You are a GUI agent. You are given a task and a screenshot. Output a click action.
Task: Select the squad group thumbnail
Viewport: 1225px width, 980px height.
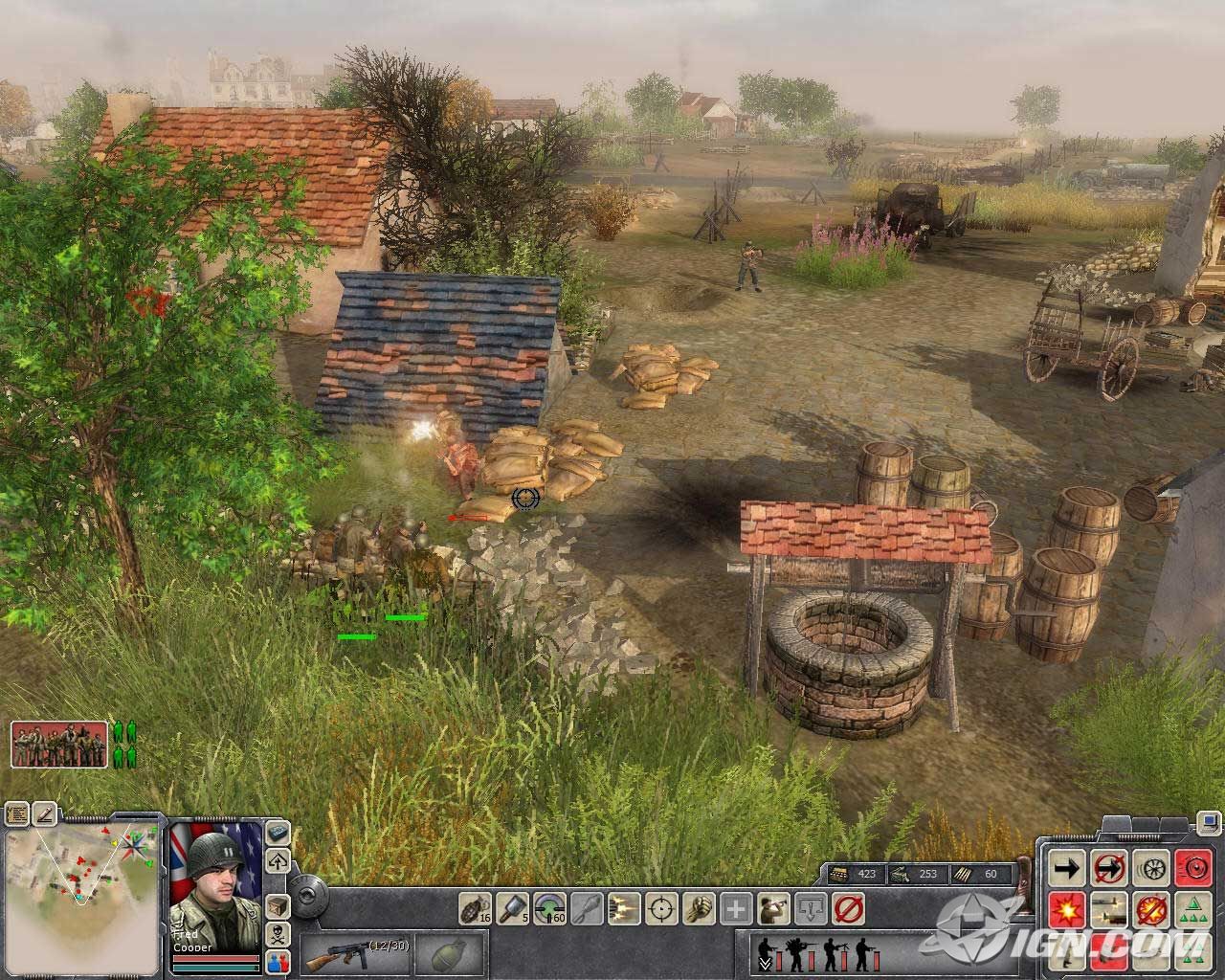point(59,745)
